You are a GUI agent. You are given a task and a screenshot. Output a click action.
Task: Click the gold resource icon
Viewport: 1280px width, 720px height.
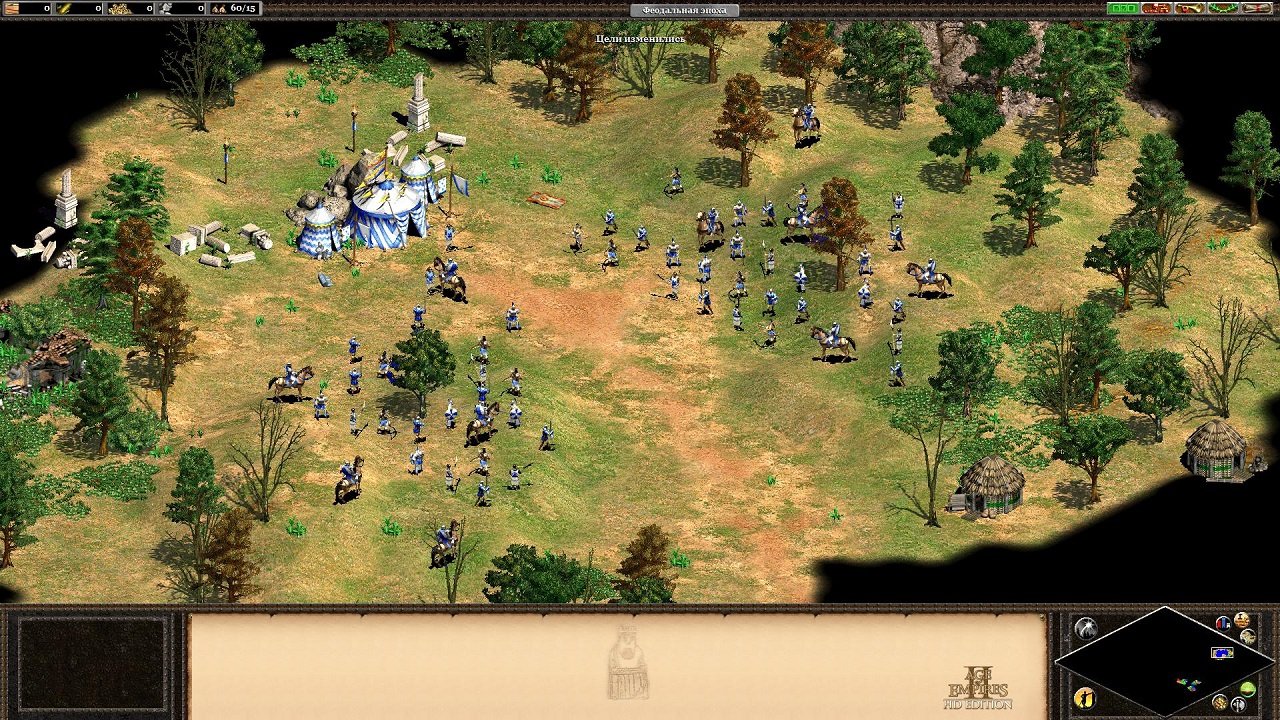click(x=118, y=9)
